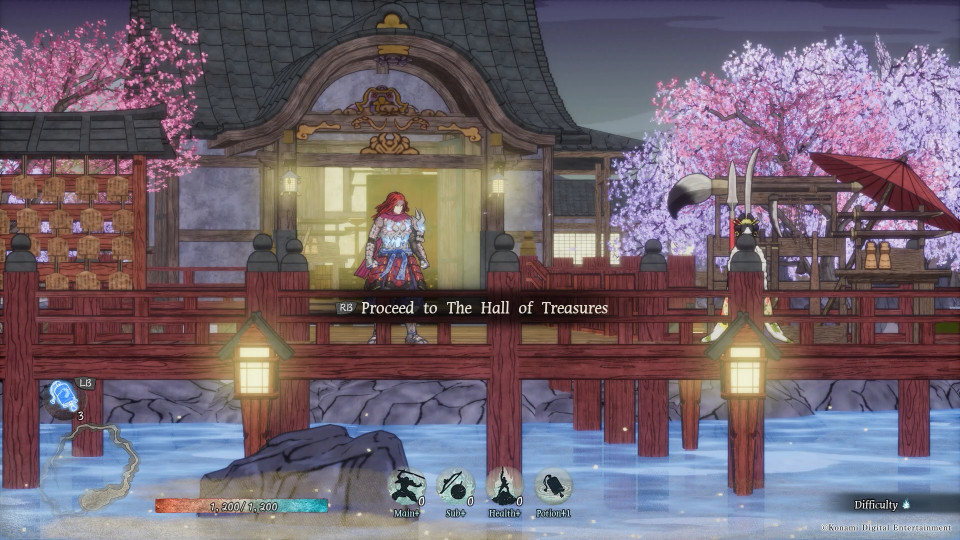Choose Proceed to The Hall of Treasures
This screenshot has height=540, width=960.
tap(484, 308)
